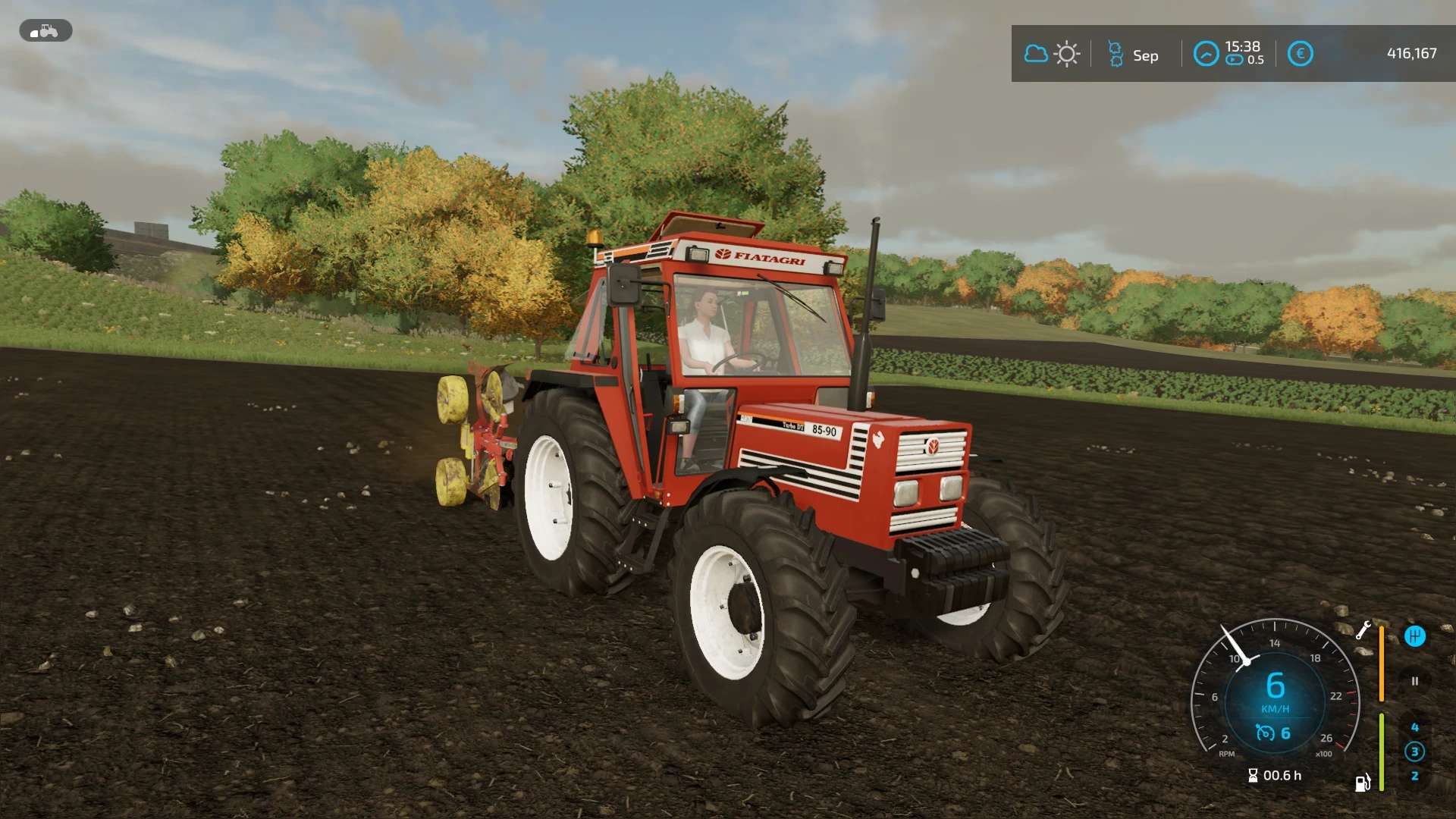
Task: Select the autumn leaves season icon
Action: (1116, 55)
